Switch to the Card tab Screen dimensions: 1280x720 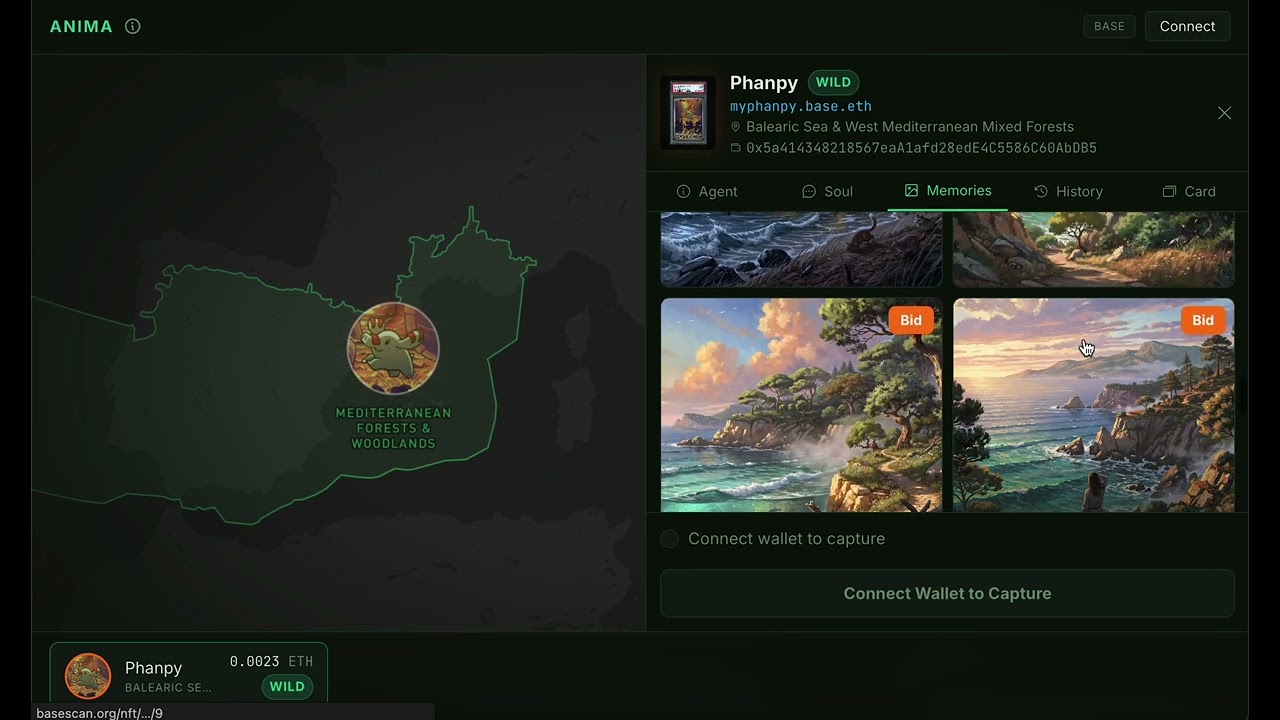point(1189,191)
